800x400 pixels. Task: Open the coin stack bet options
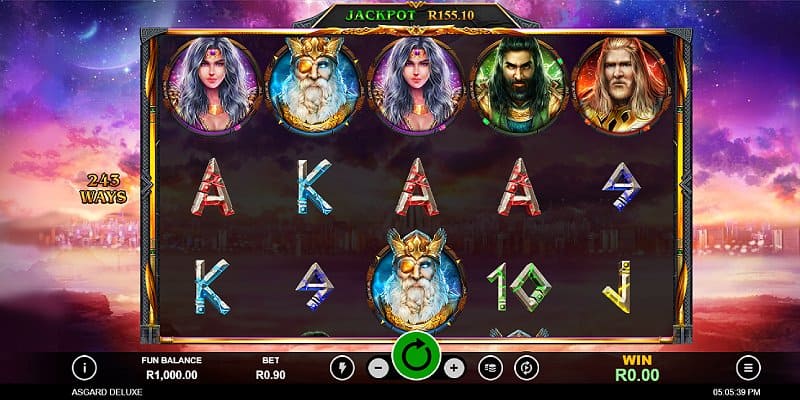[490, 367]
